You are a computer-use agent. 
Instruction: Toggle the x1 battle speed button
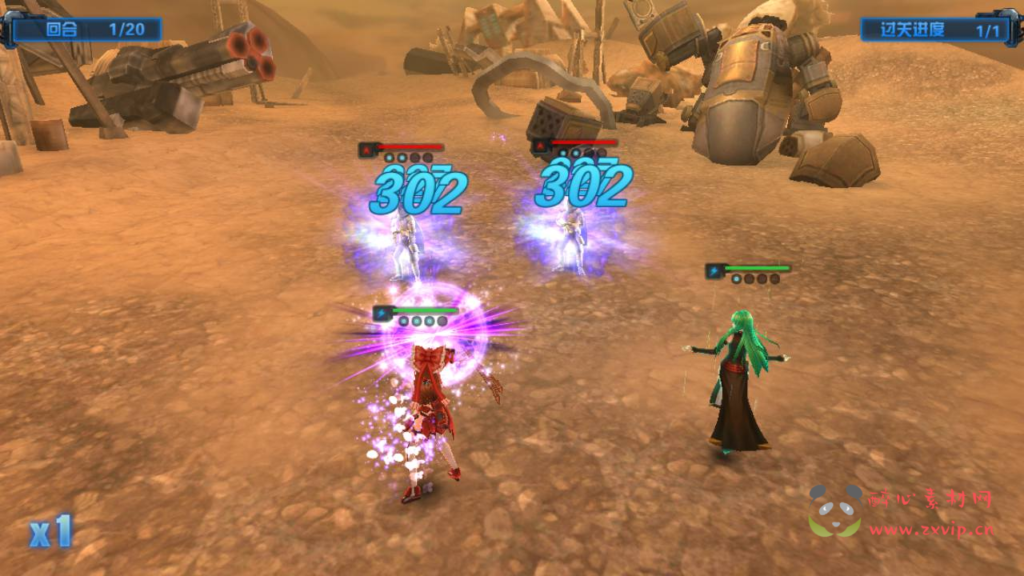[51, 532]
